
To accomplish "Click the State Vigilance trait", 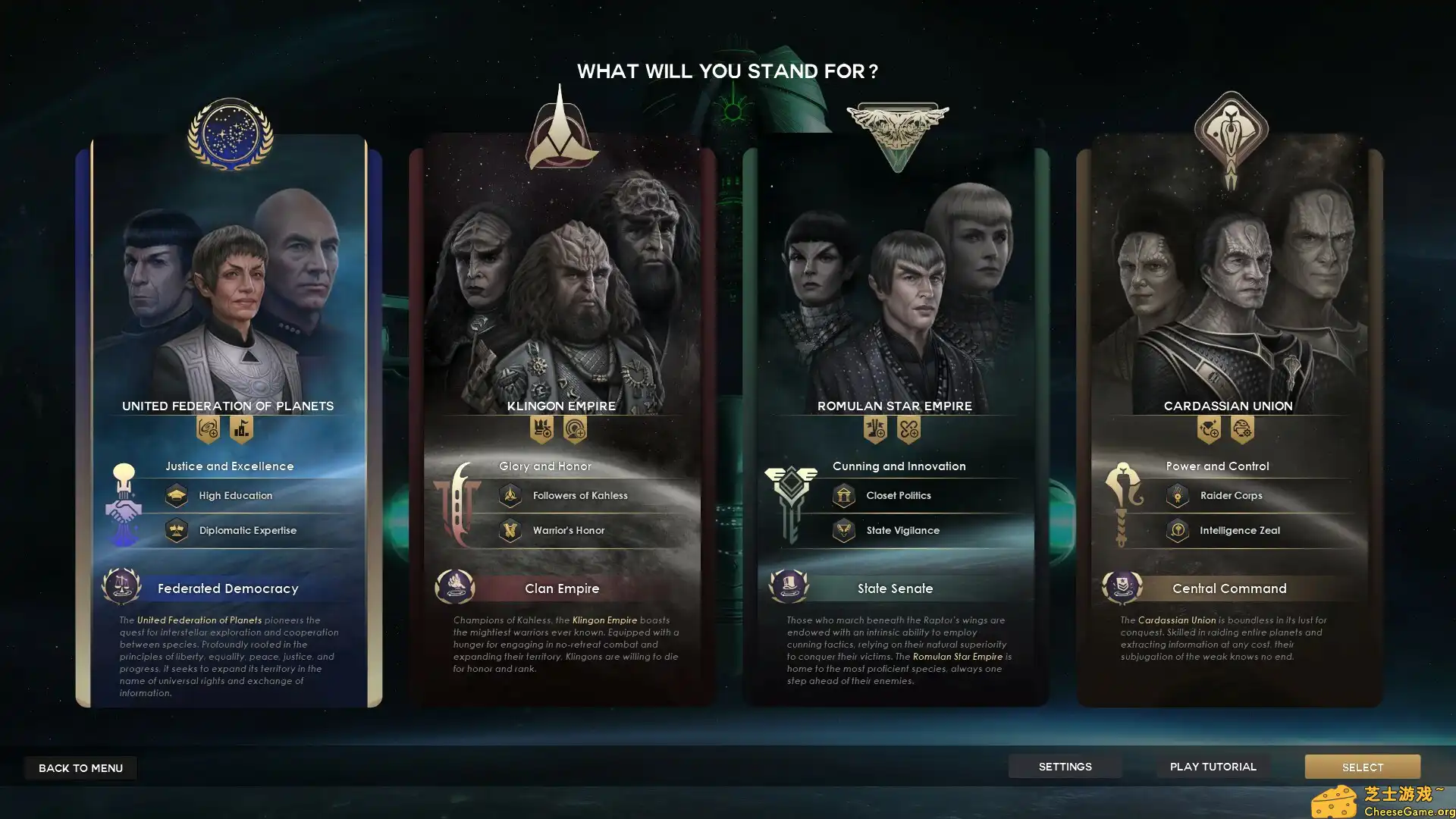I will [x=902, y=531].
